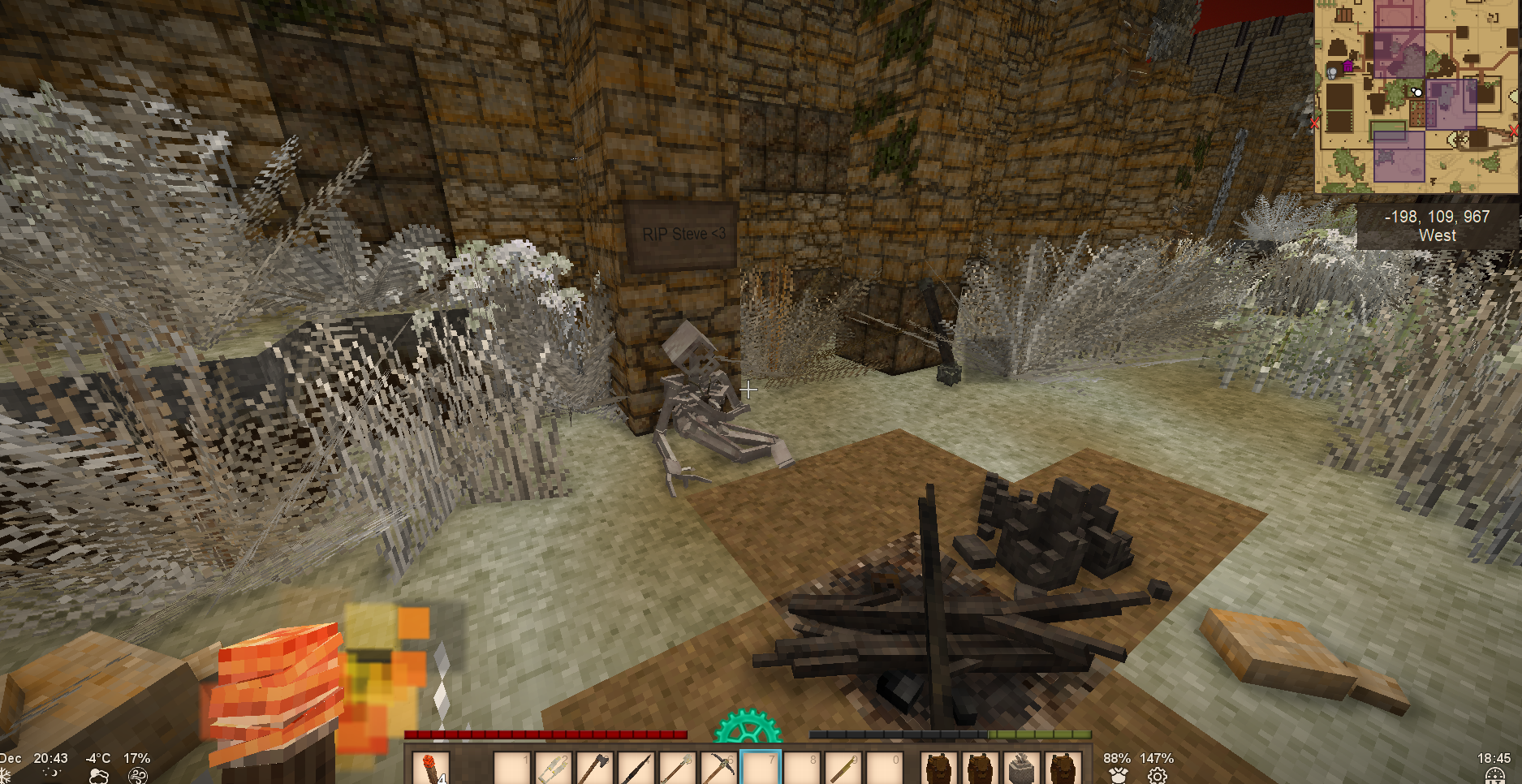Equip the pickaxe in hotbar slot 6
This screenshot has width=1522, height=784.
tap(718, 768)
